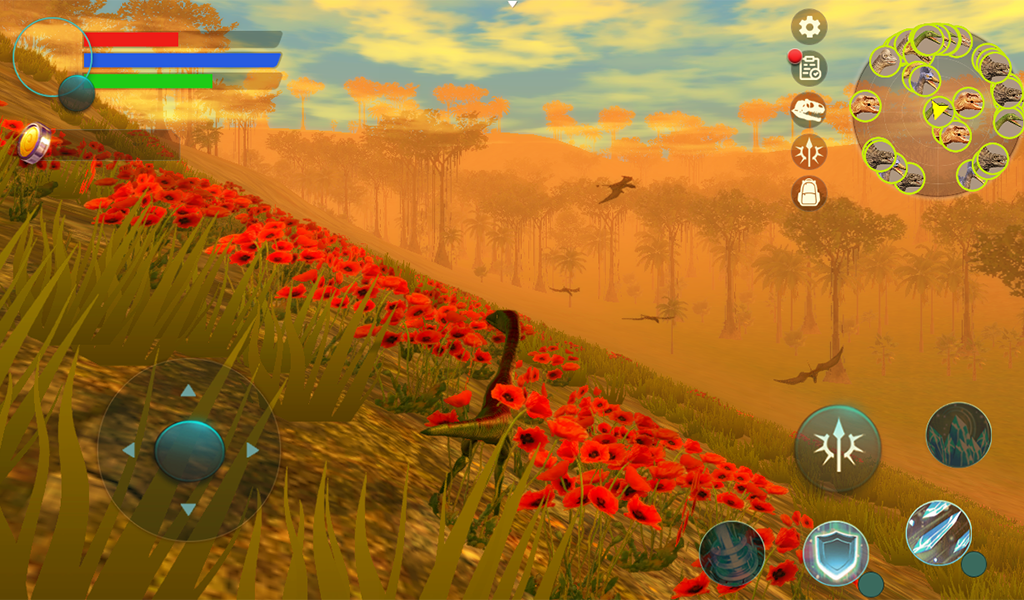Activate the teal crystal spikes ability
Screen dimensions: 1024x600
click(958, 435)
